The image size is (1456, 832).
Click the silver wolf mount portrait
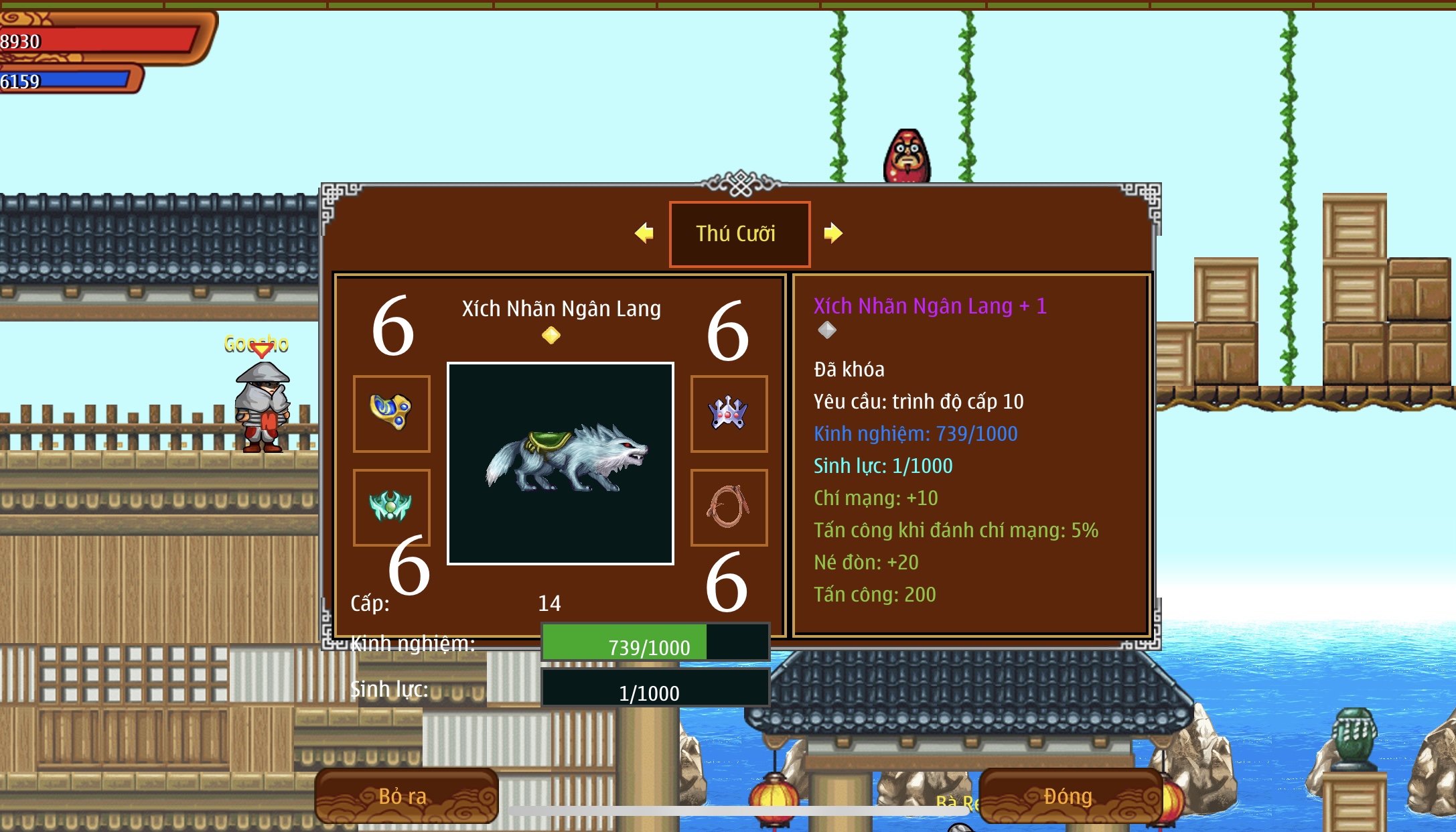(561, 464)
